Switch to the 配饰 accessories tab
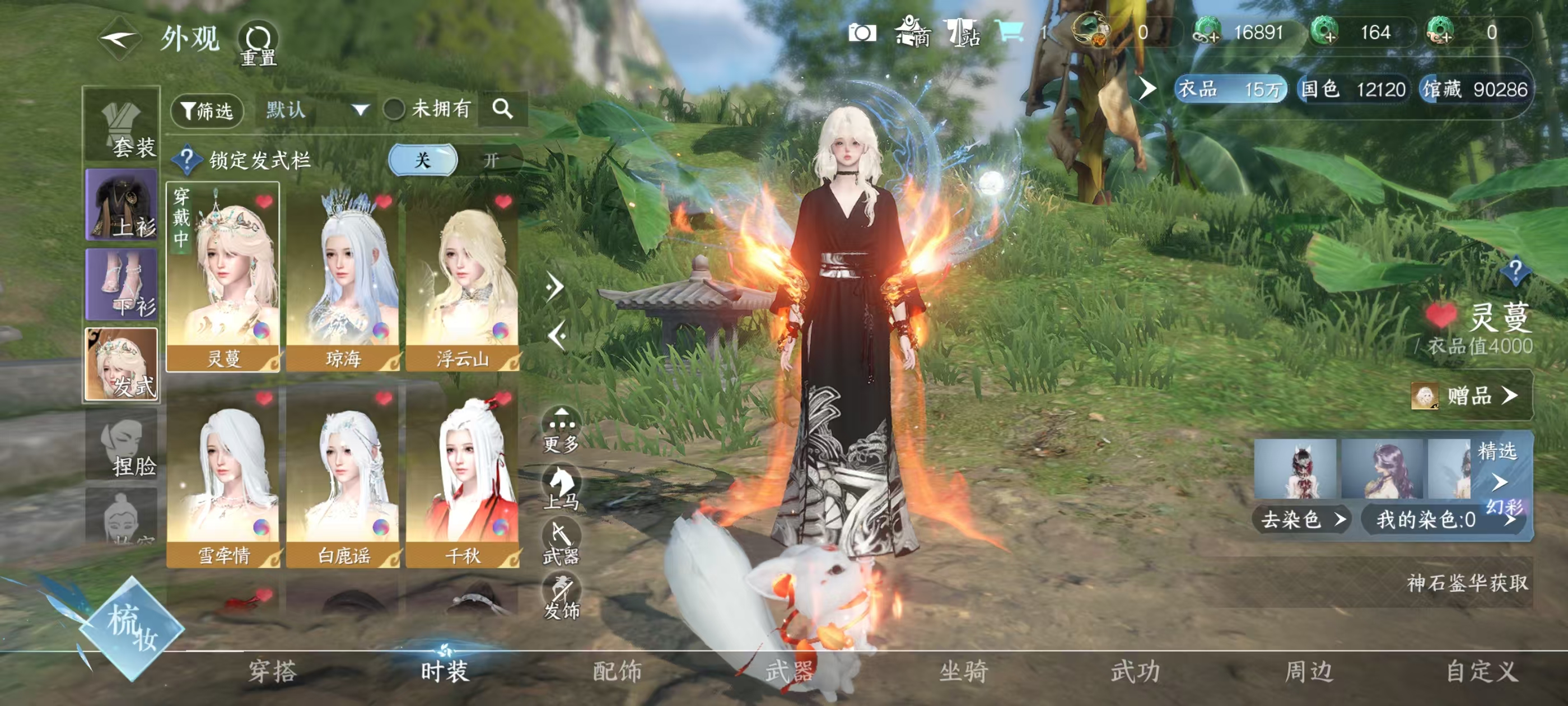The width and height of the screenshot is (1568, 706). tap(617, 671)
